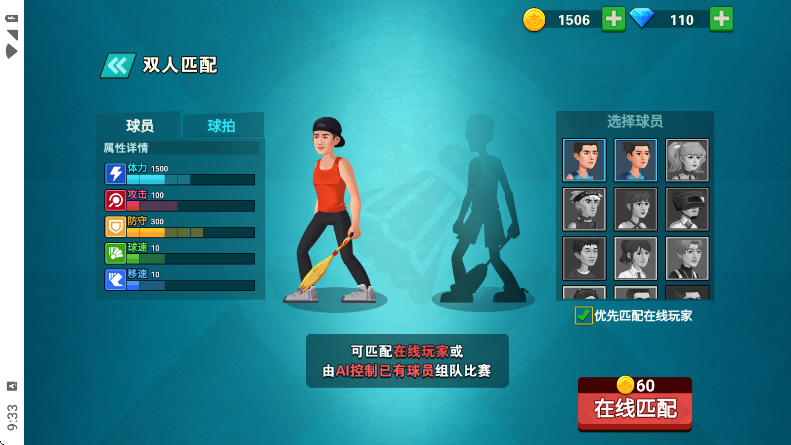Choose the short-haired male player in color
791x445 pixels.
[584, 160]
